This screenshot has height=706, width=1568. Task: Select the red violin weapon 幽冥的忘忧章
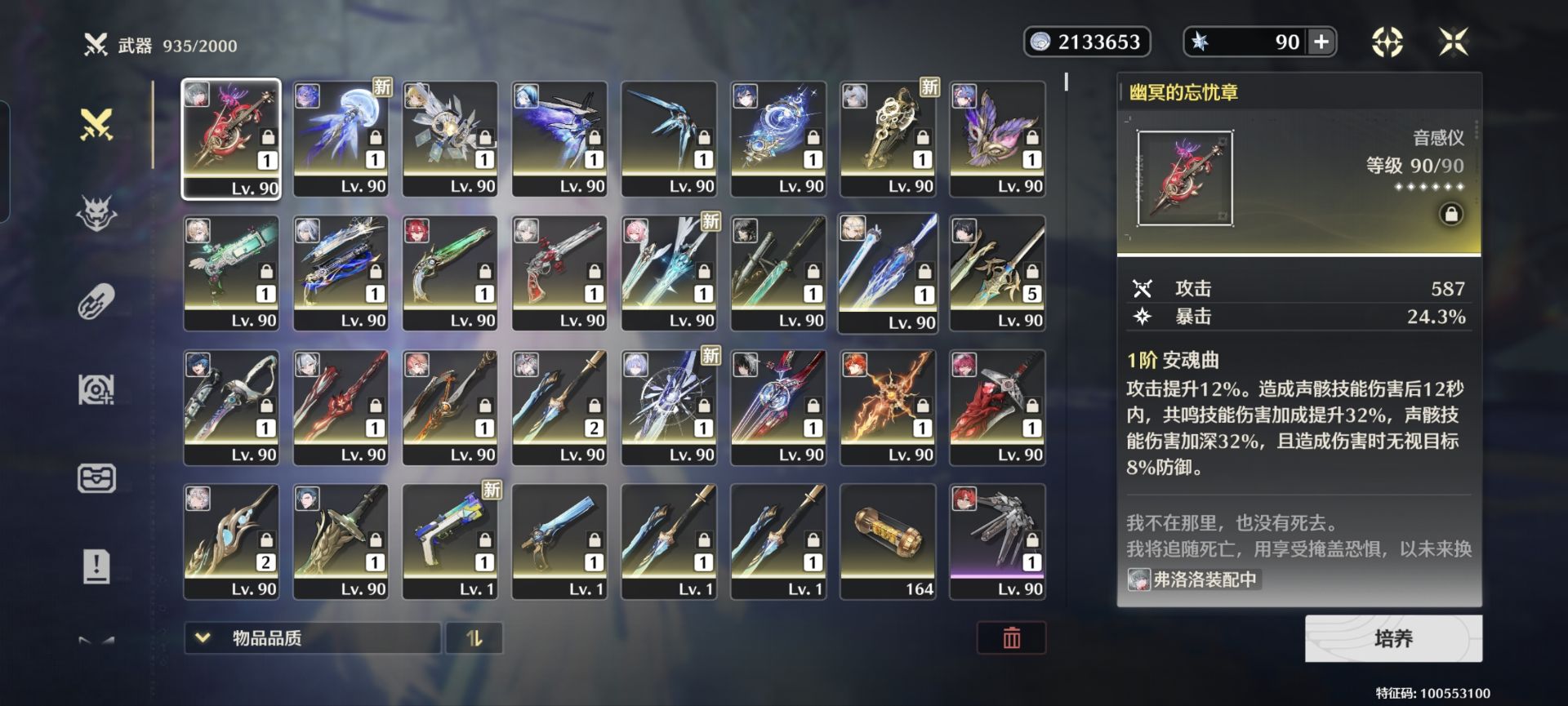point(231,139)
